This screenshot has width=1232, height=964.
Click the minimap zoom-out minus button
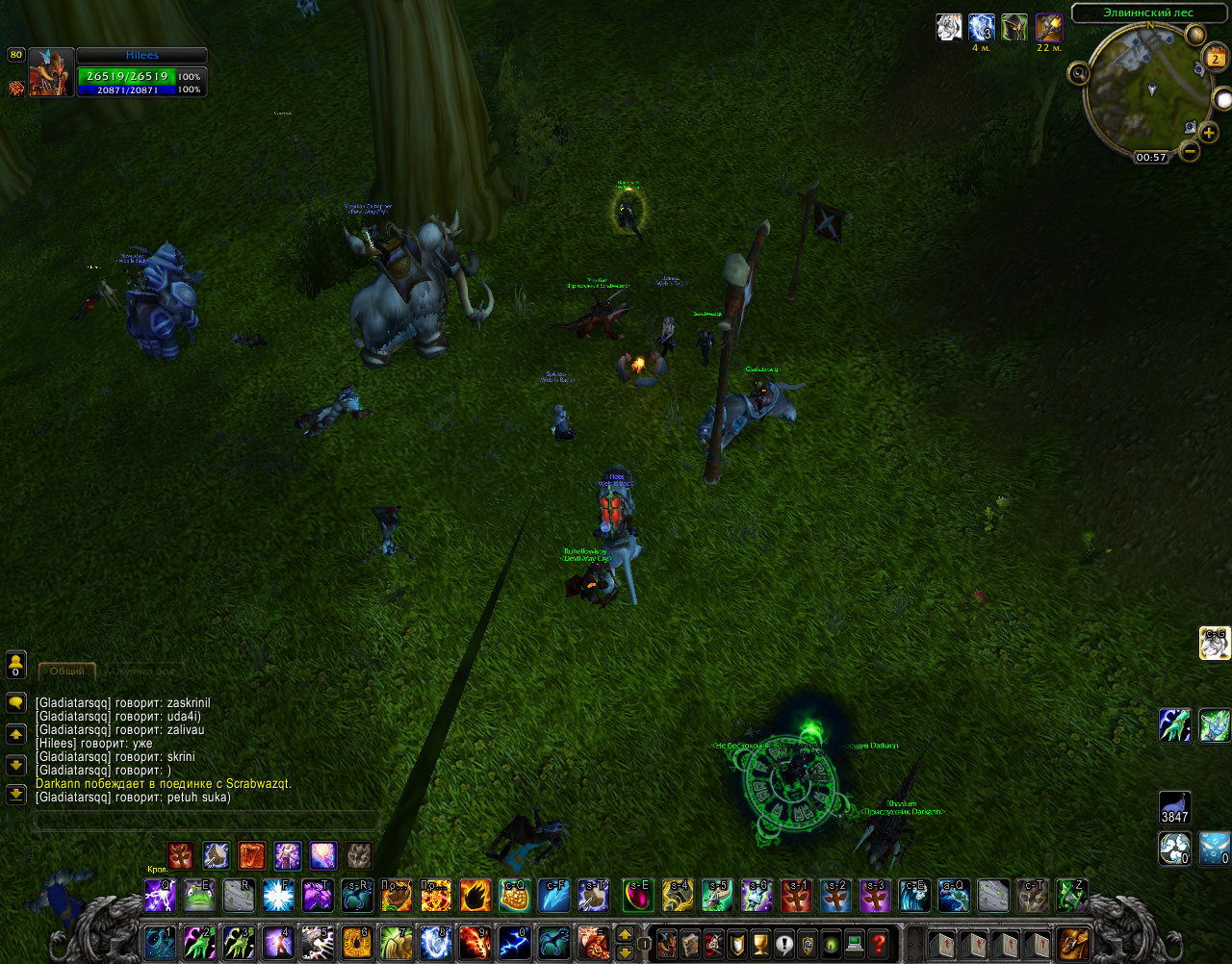click(x=1190, y=151)
